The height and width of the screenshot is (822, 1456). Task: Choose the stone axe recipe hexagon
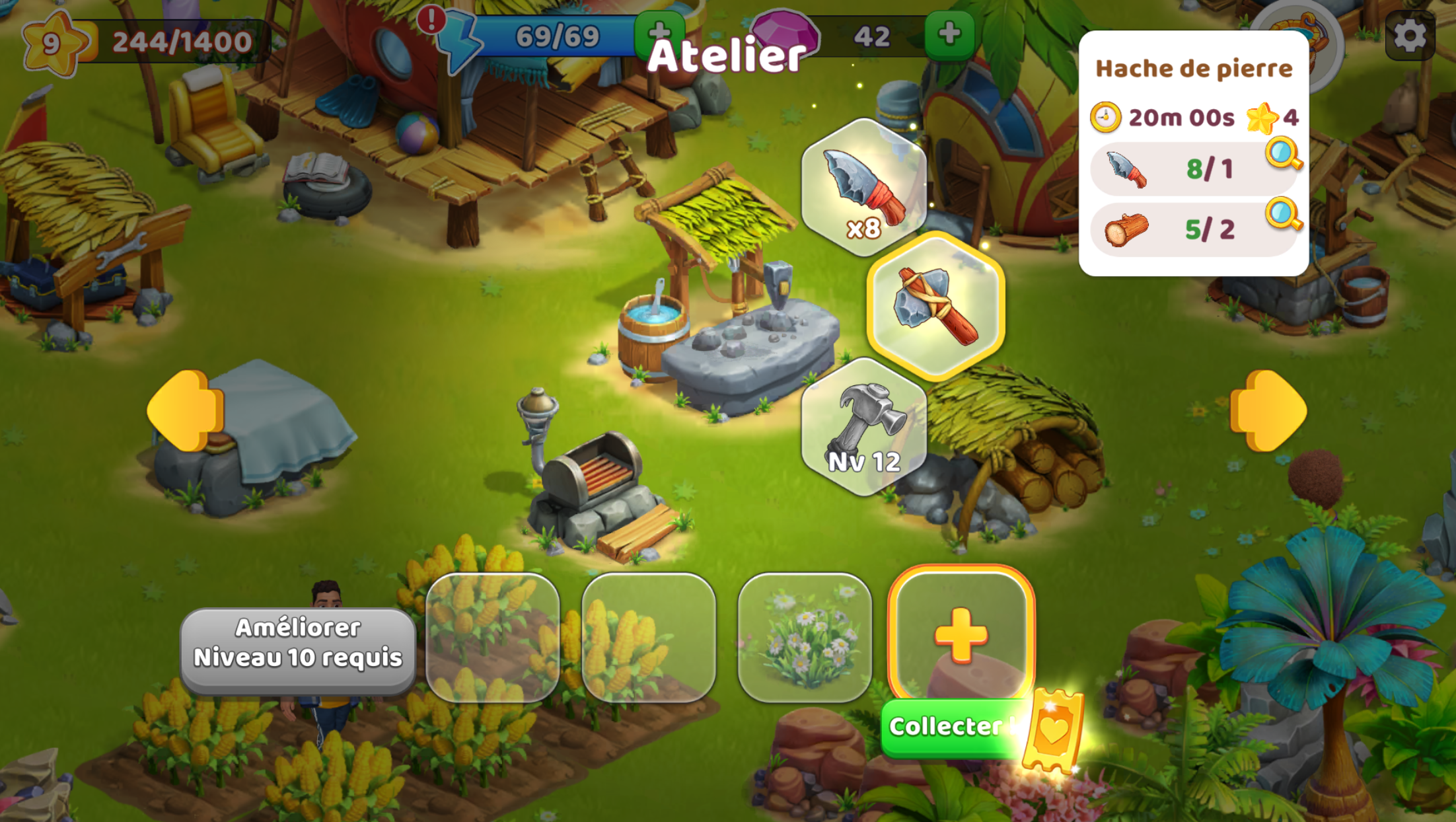935,306
